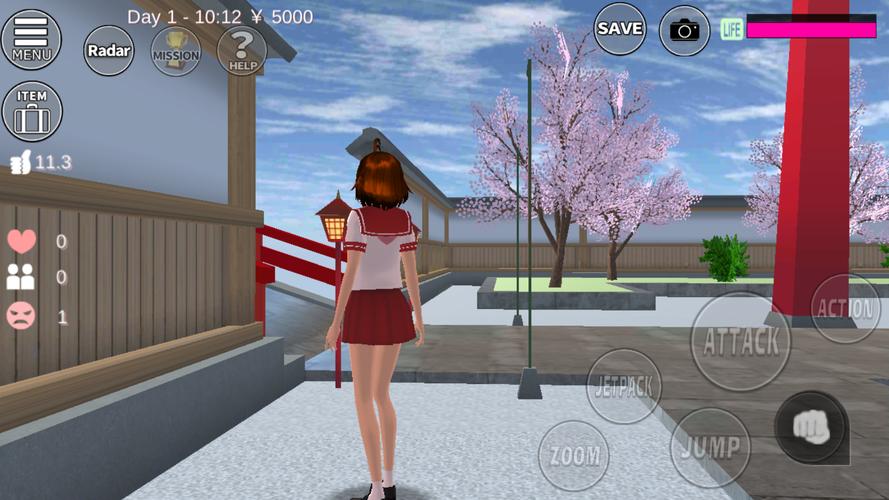The image size is (889, 500).
Task: Activate the JETPACK button
Action: (x=624, y=386)
